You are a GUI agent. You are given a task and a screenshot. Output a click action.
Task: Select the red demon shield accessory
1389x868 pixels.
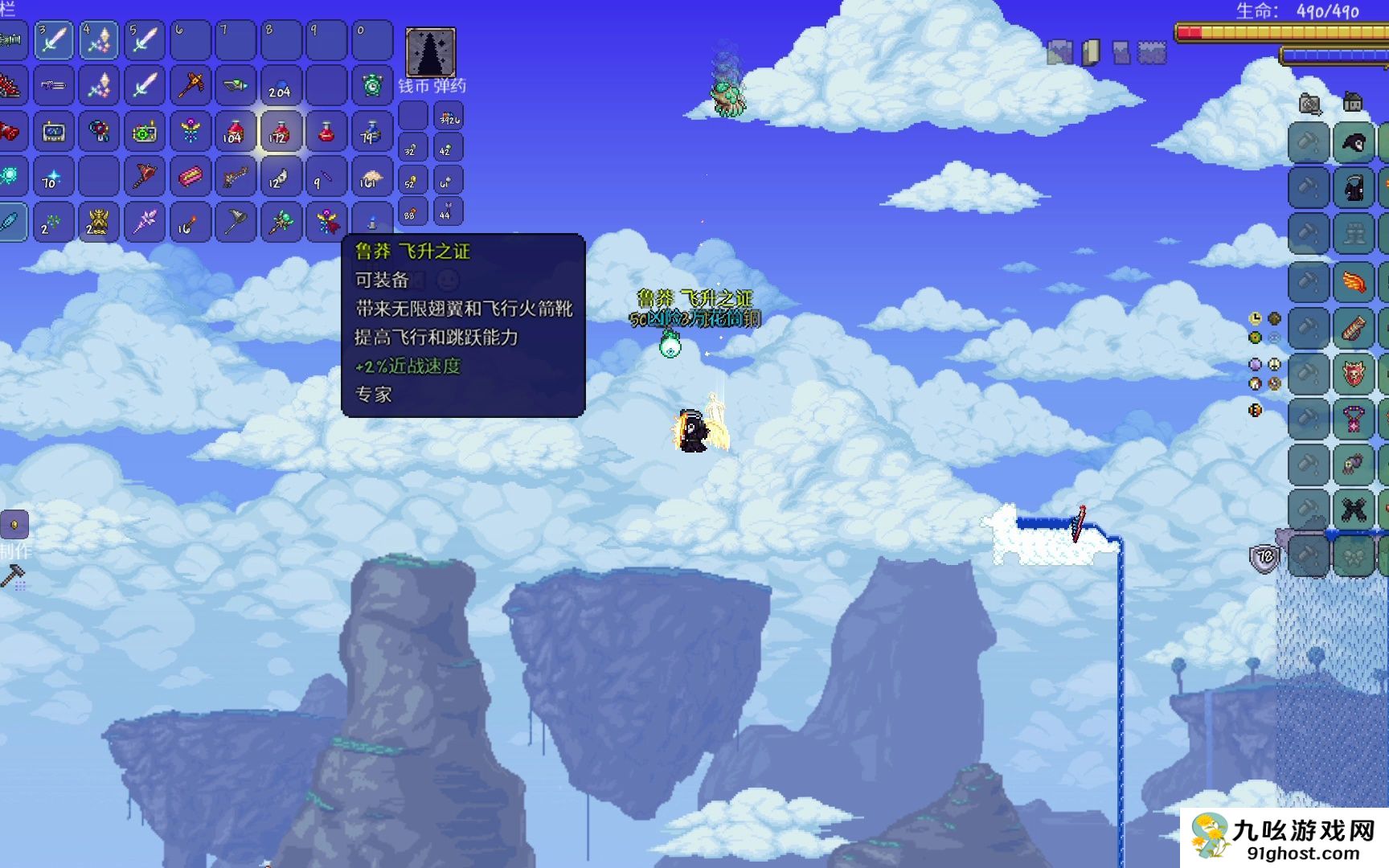click(1354, 374)
